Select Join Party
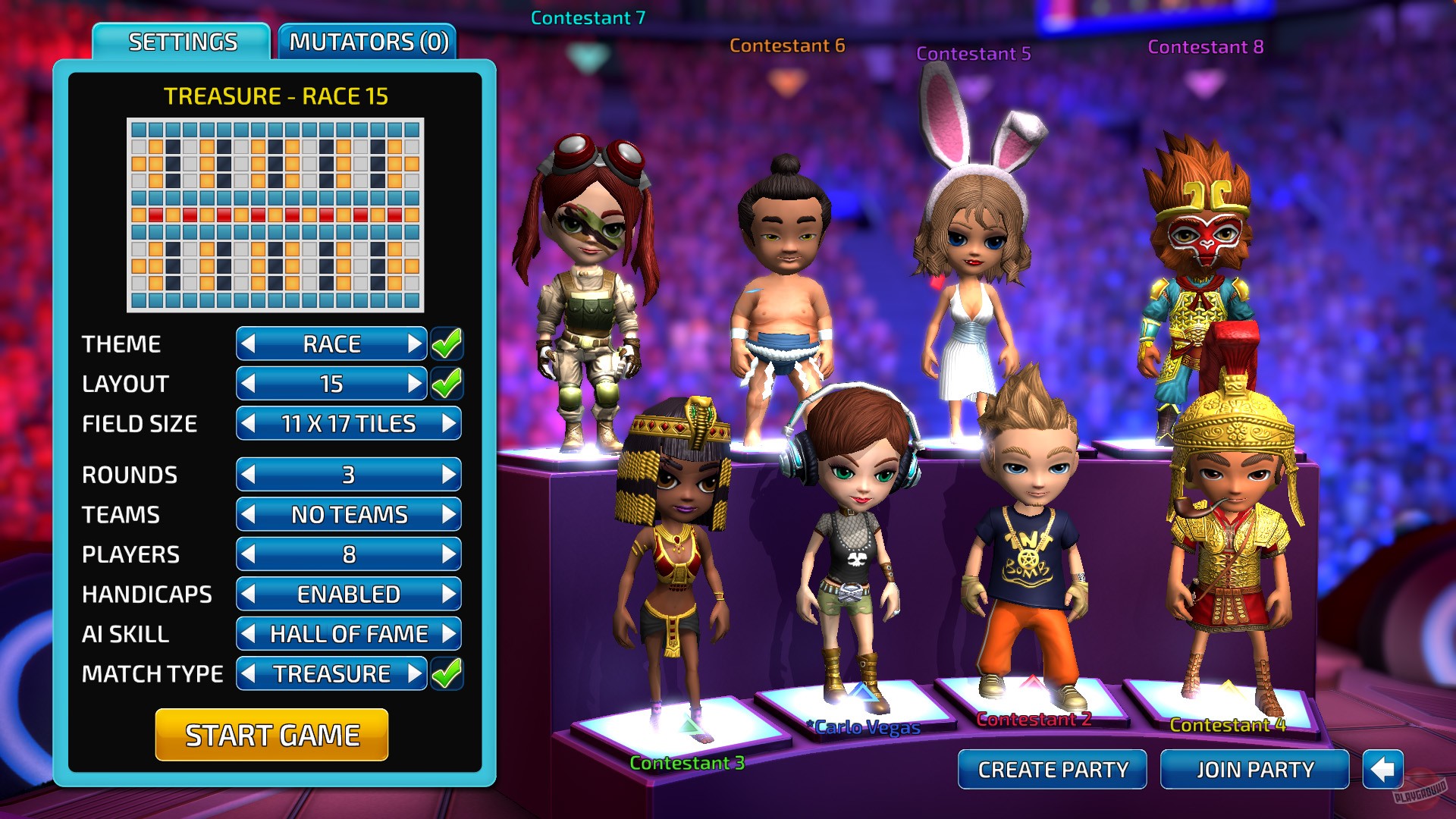This screenshot has height=819, width=1456. coord(1254,769)
